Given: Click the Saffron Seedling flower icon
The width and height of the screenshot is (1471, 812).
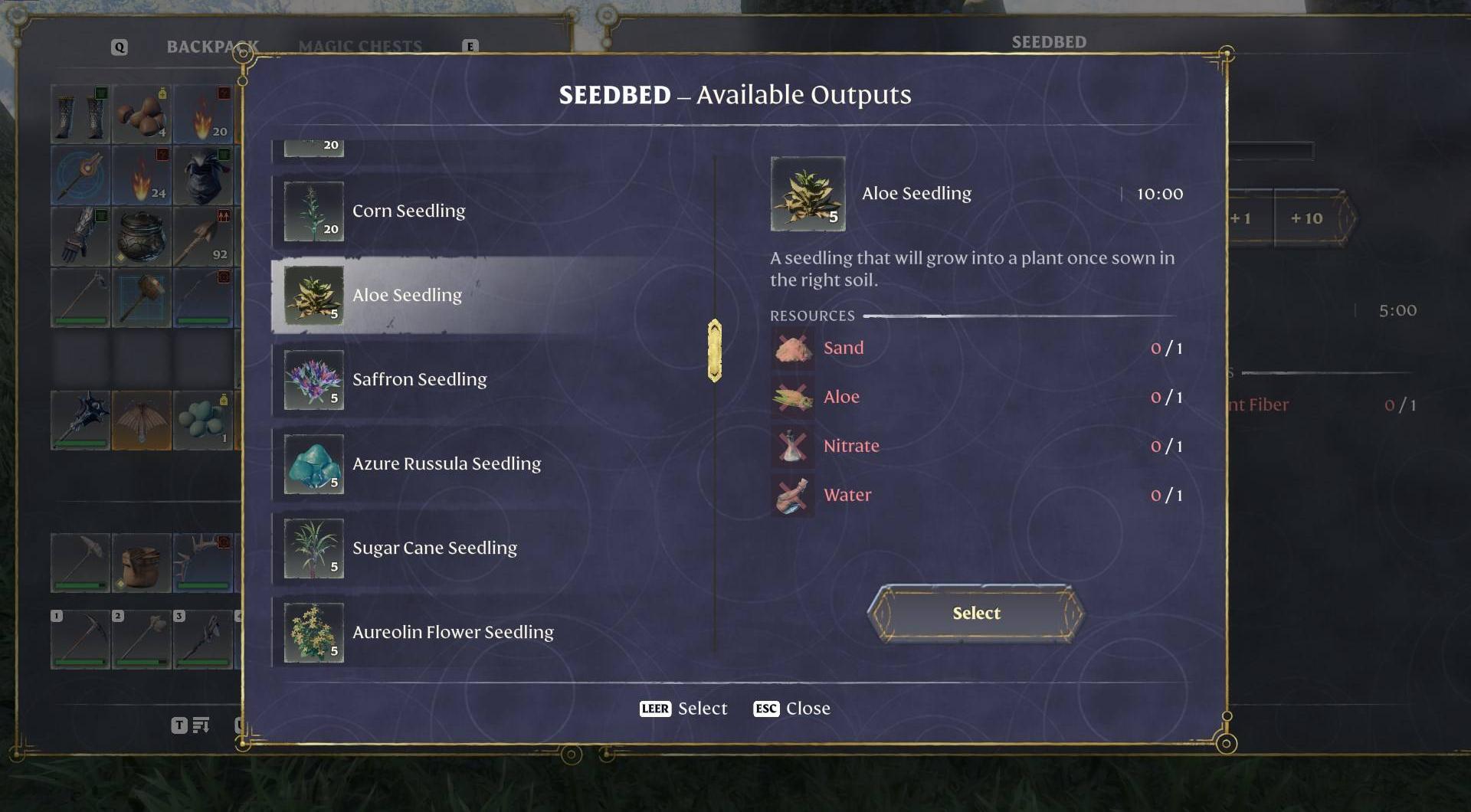Looking at the screenshot, I should point(313,379).
